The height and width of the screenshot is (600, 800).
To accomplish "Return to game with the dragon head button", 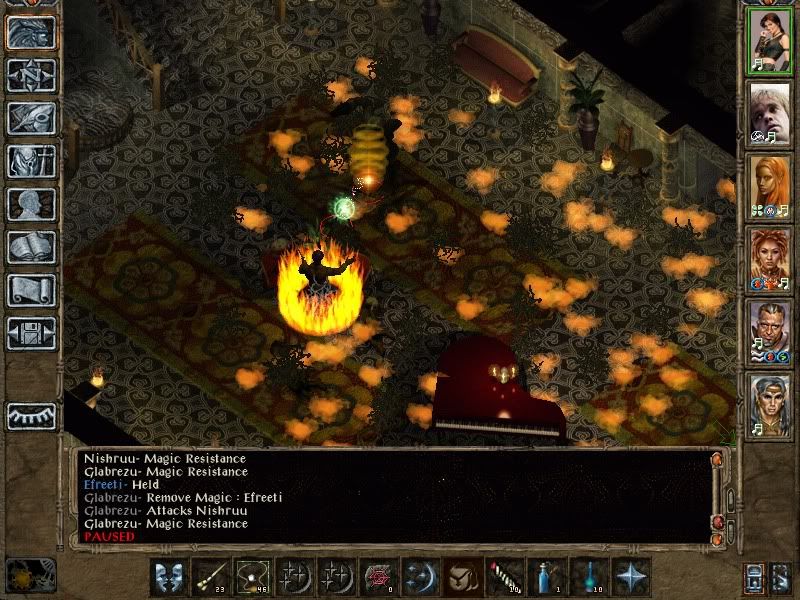I will point(31,32).
